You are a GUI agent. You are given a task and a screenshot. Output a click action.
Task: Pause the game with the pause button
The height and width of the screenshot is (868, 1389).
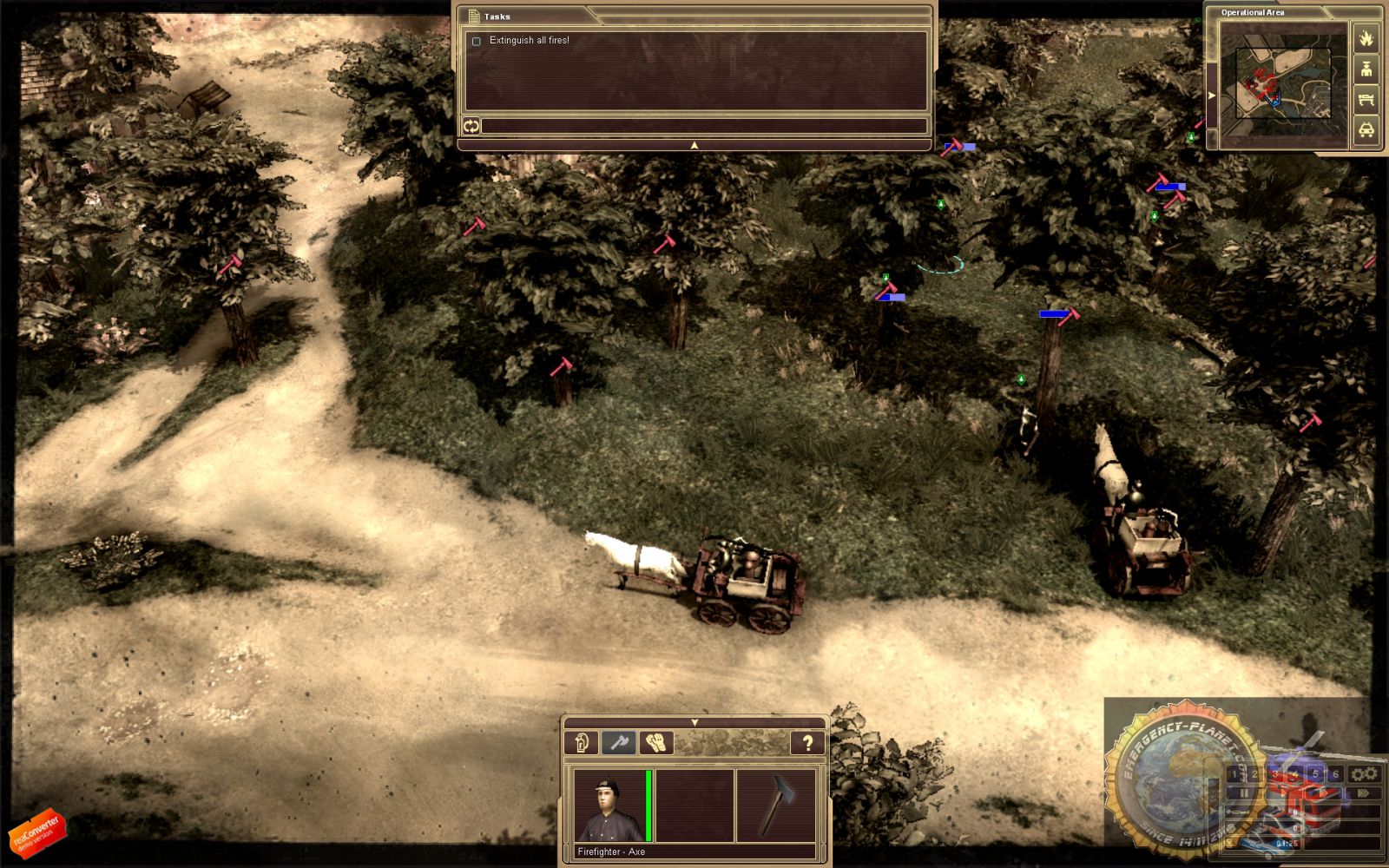(x=1243, y=792)
